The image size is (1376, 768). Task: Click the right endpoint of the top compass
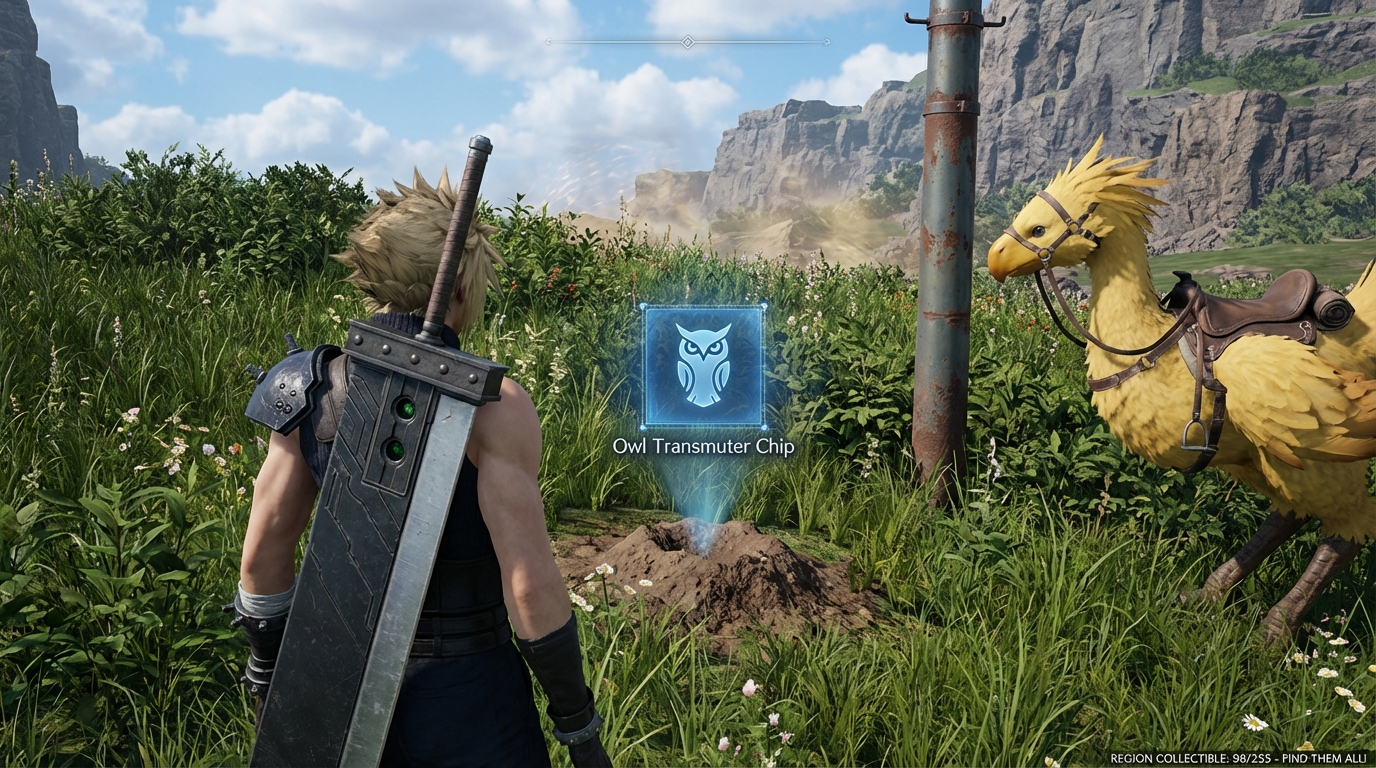pyautogui.click(x=828, y=42)
